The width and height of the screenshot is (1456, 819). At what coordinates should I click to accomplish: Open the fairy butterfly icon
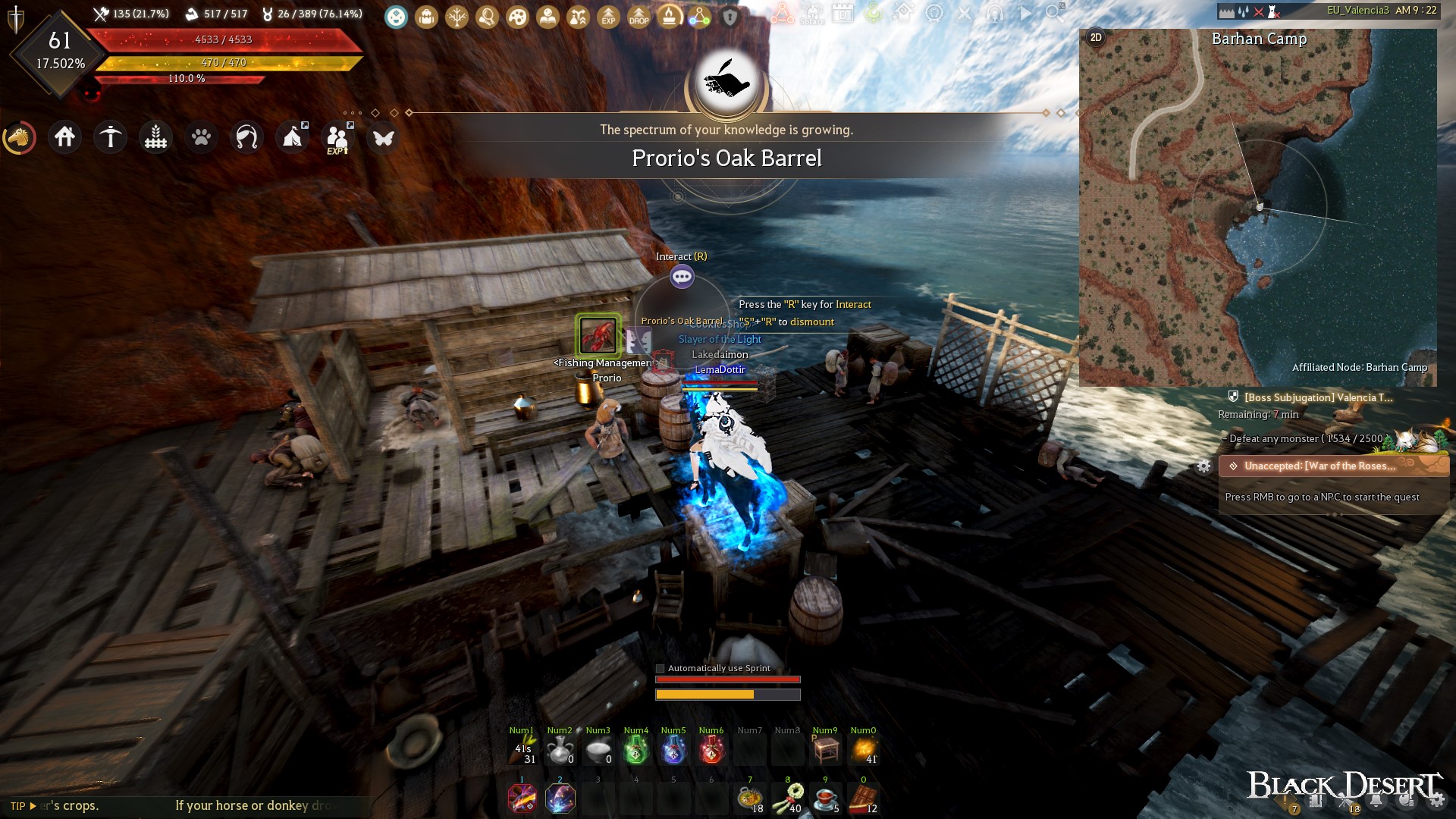[384, 137]
